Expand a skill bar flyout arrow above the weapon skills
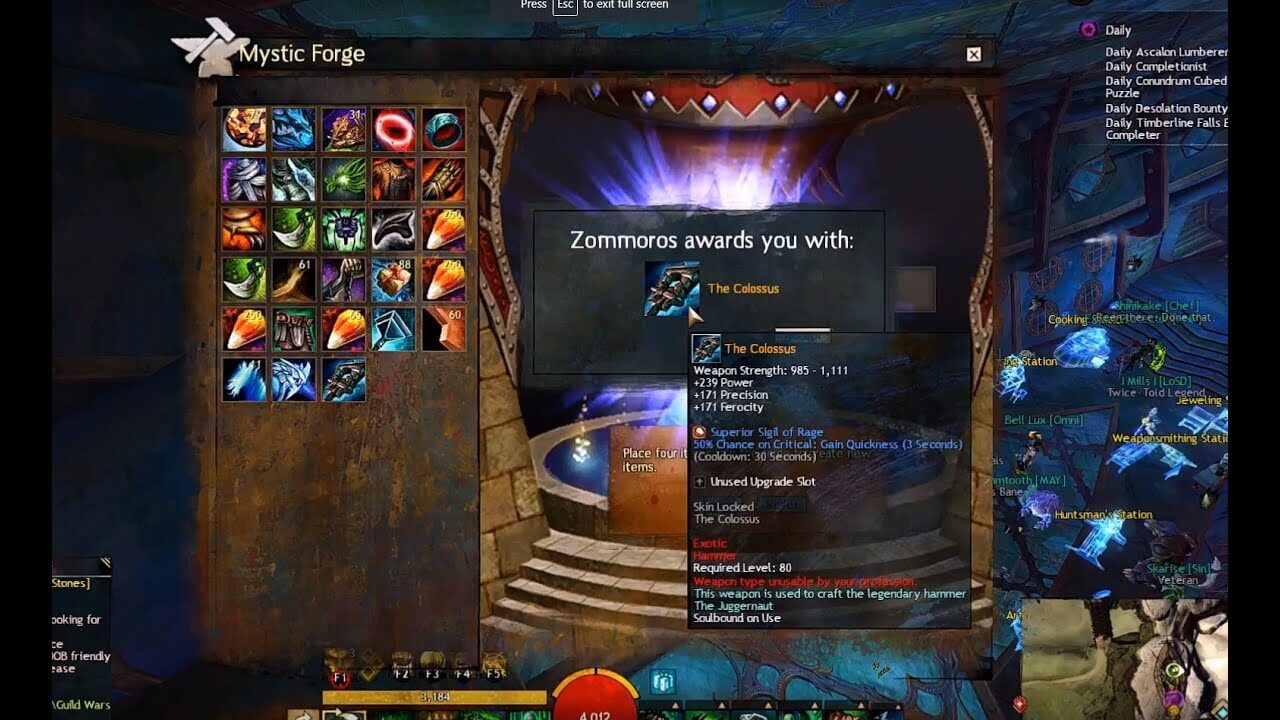The image size is (1280, 720). [676, 704]
